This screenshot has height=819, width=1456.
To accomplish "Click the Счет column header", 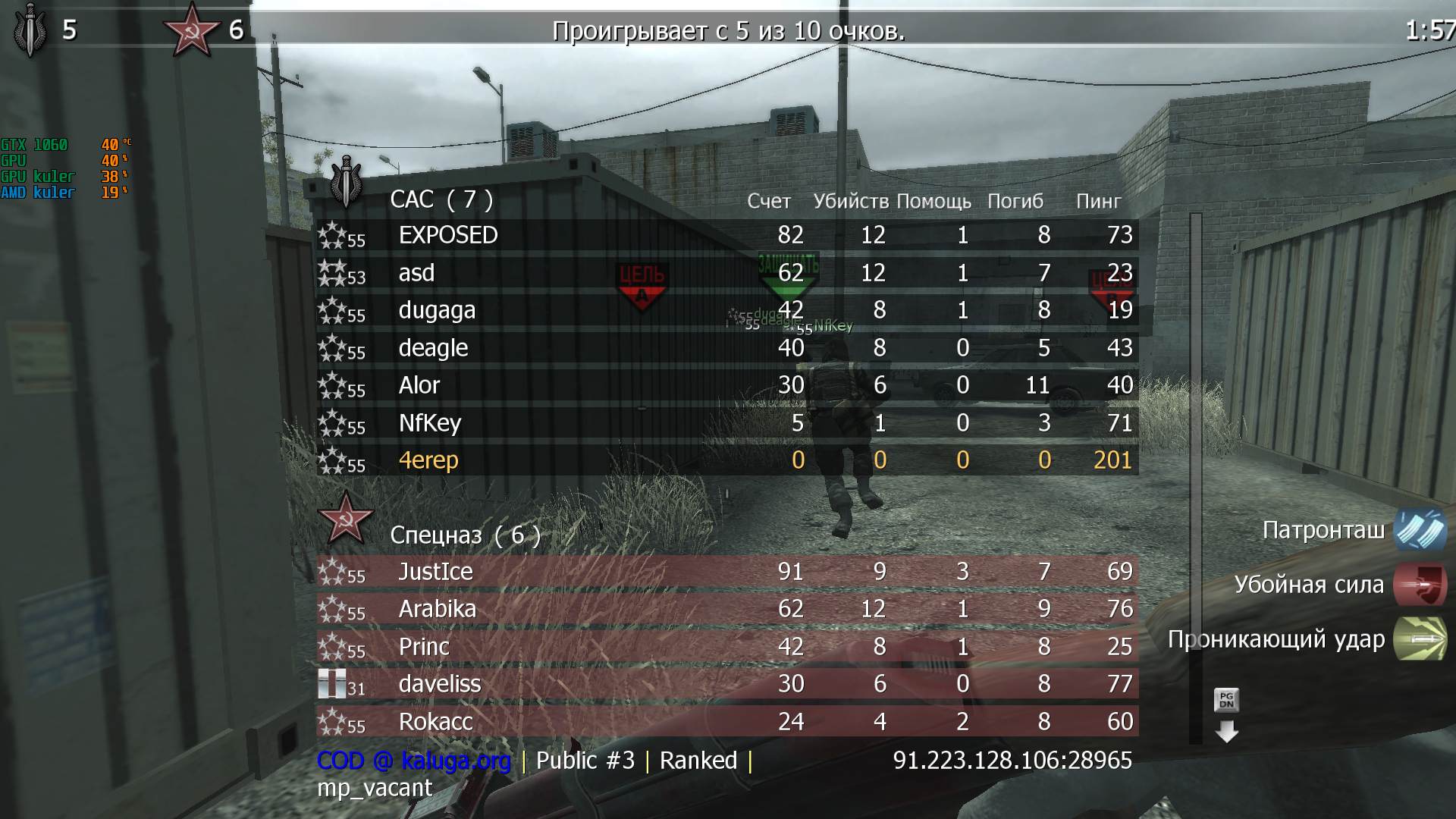I will [x=768, y=201].
